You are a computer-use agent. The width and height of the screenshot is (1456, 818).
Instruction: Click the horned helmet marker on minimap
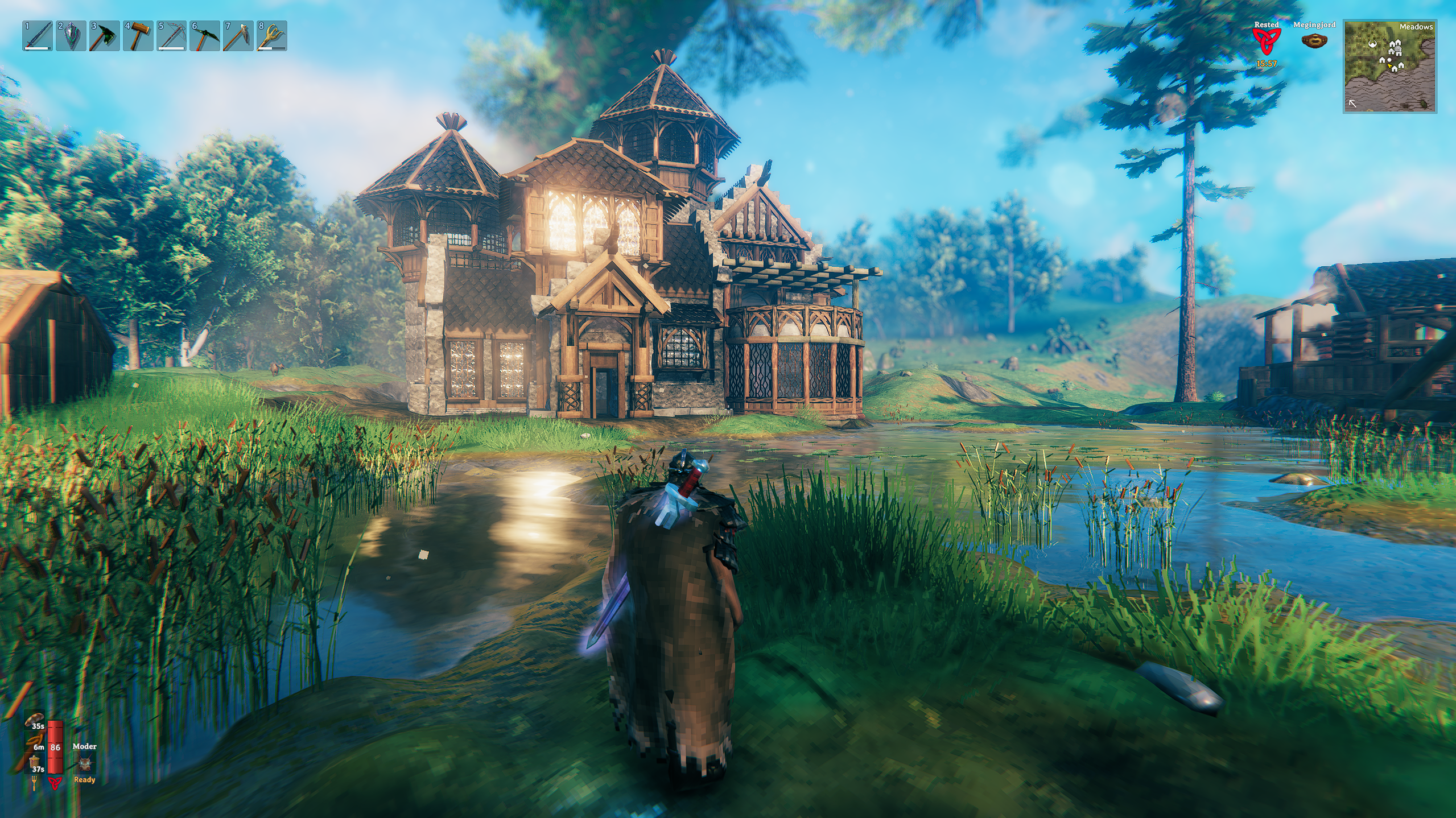click(1372, 44)
